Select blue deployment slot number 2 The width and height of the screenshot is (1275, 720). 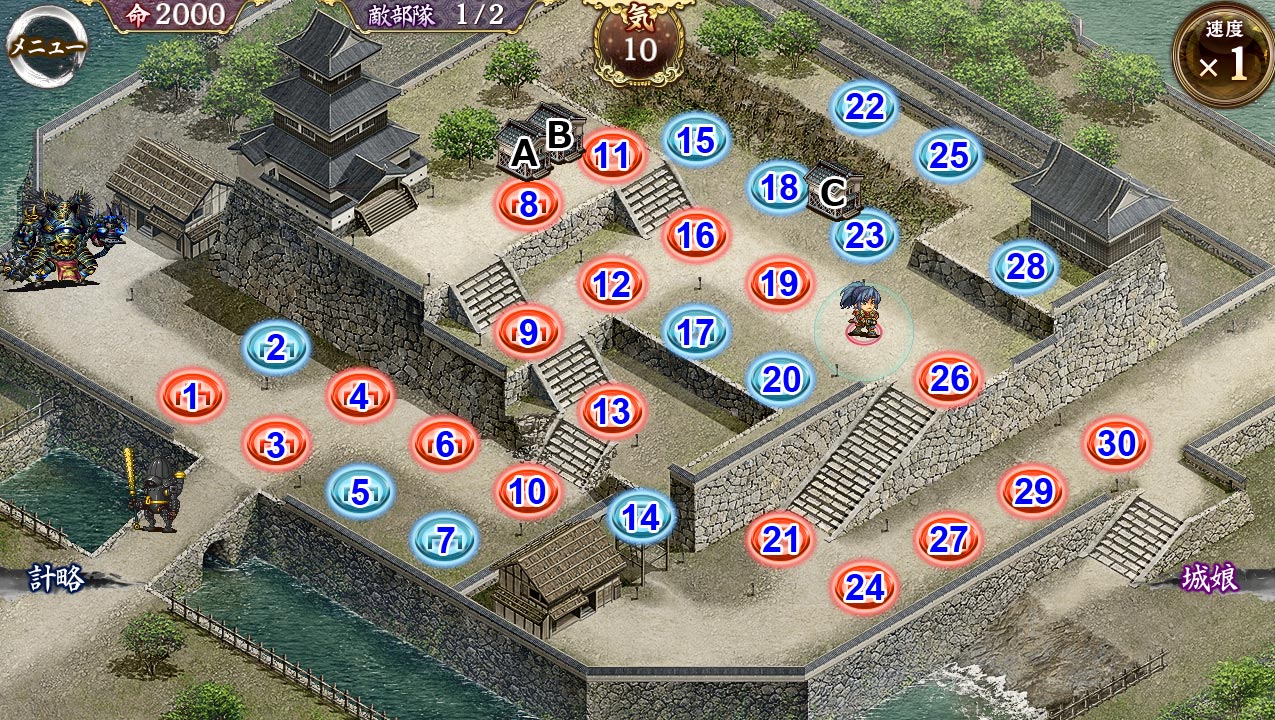276,348
